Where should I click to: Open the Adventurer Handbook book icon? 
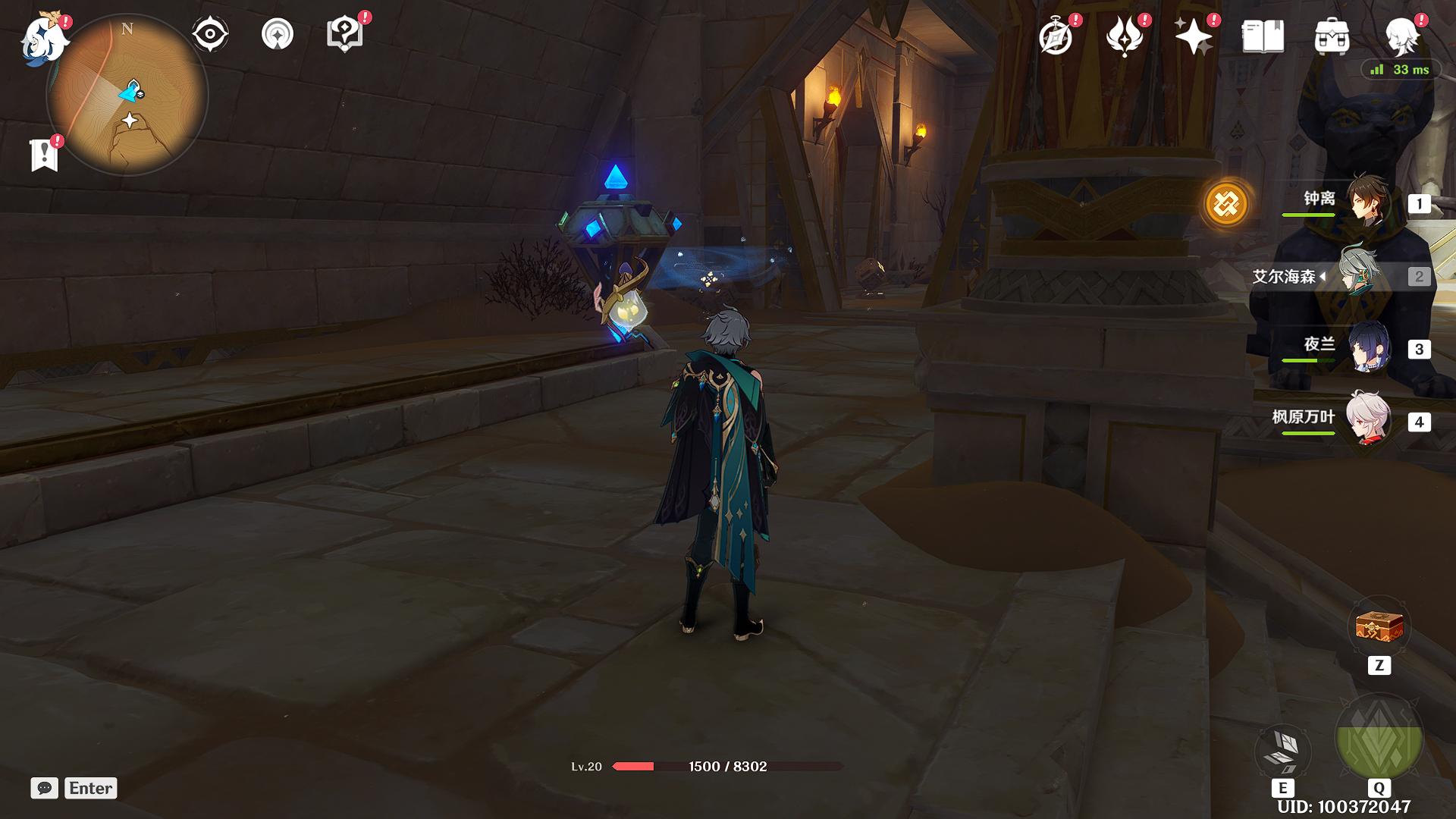click(1263, 36)
